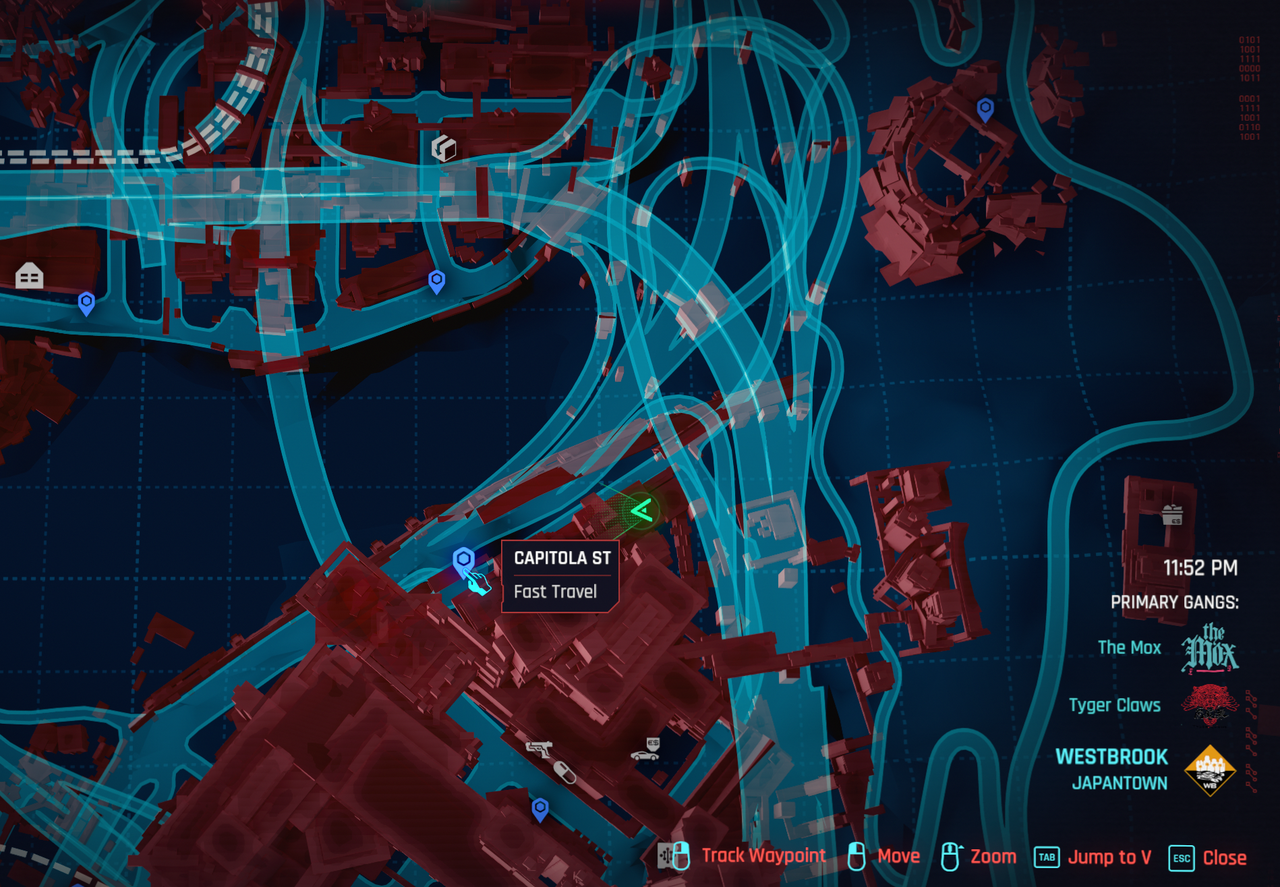Select the Capitola St fast travel marker
Viewport: 1280px width, 887px height.
[463, 561]
